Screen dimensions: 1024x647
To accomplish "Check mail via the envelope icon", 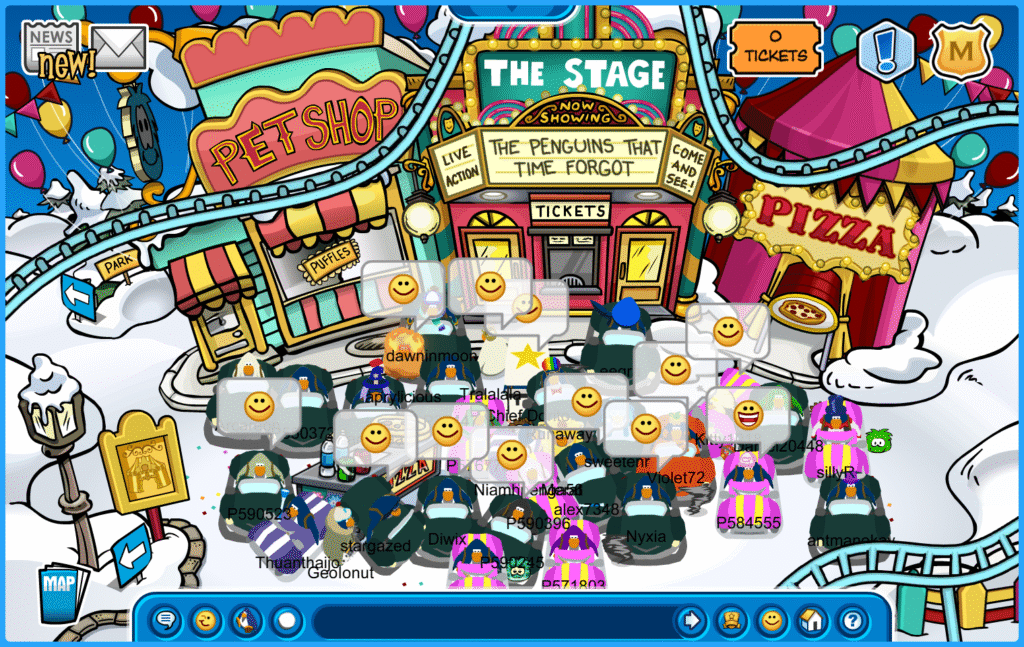I will [121, 46].
